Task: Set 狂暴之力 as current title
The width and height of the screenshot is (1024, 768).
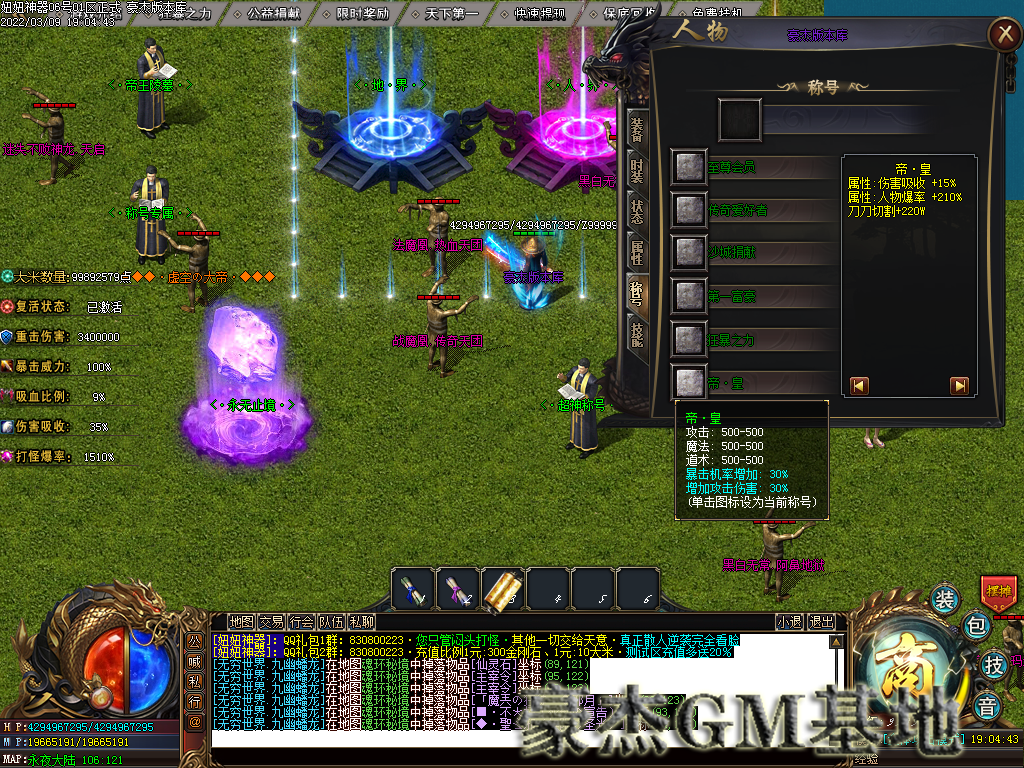Action: click(688, 339)
